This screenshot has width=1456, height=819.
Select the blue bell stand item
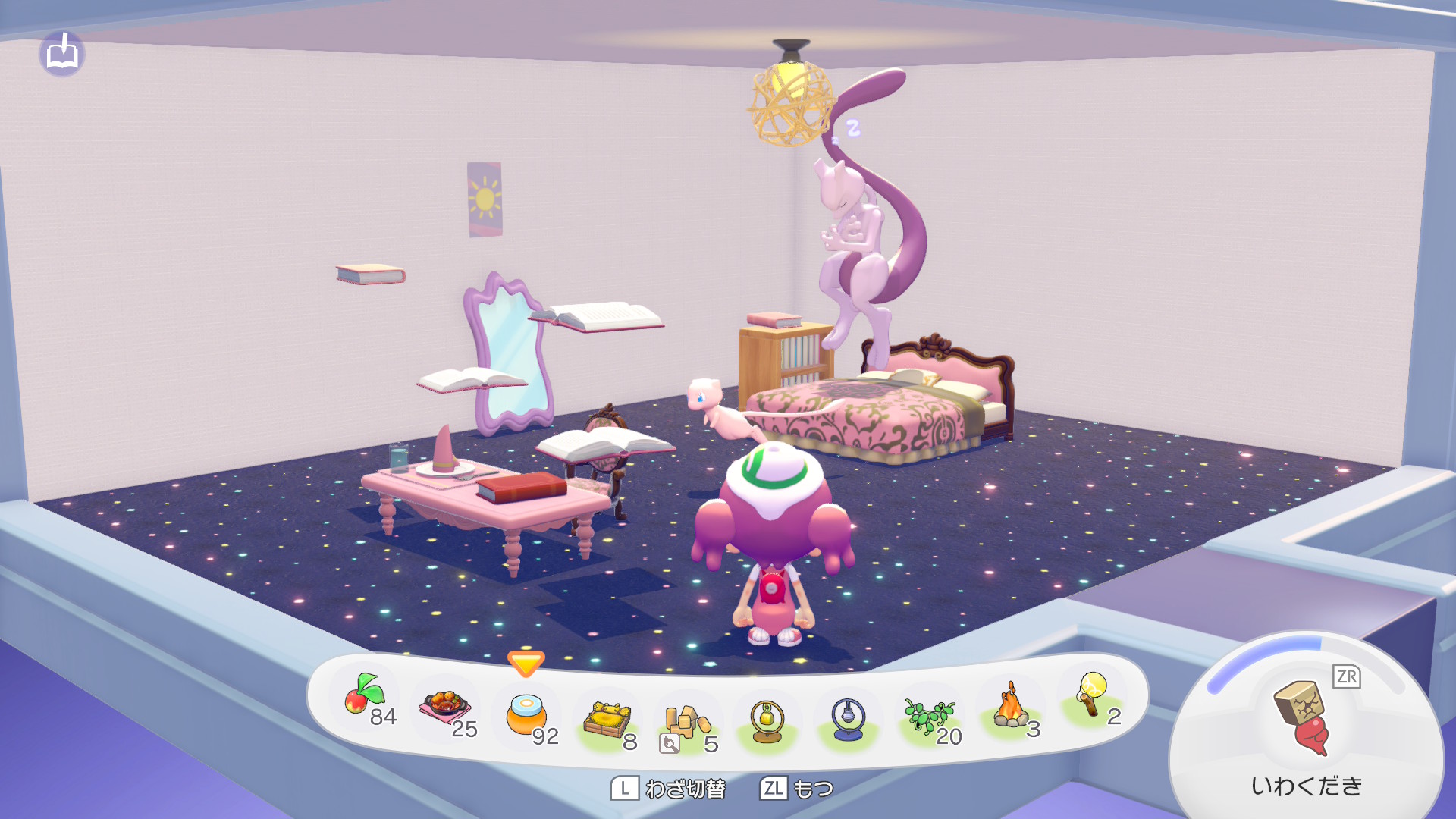(x=848, y=719)
